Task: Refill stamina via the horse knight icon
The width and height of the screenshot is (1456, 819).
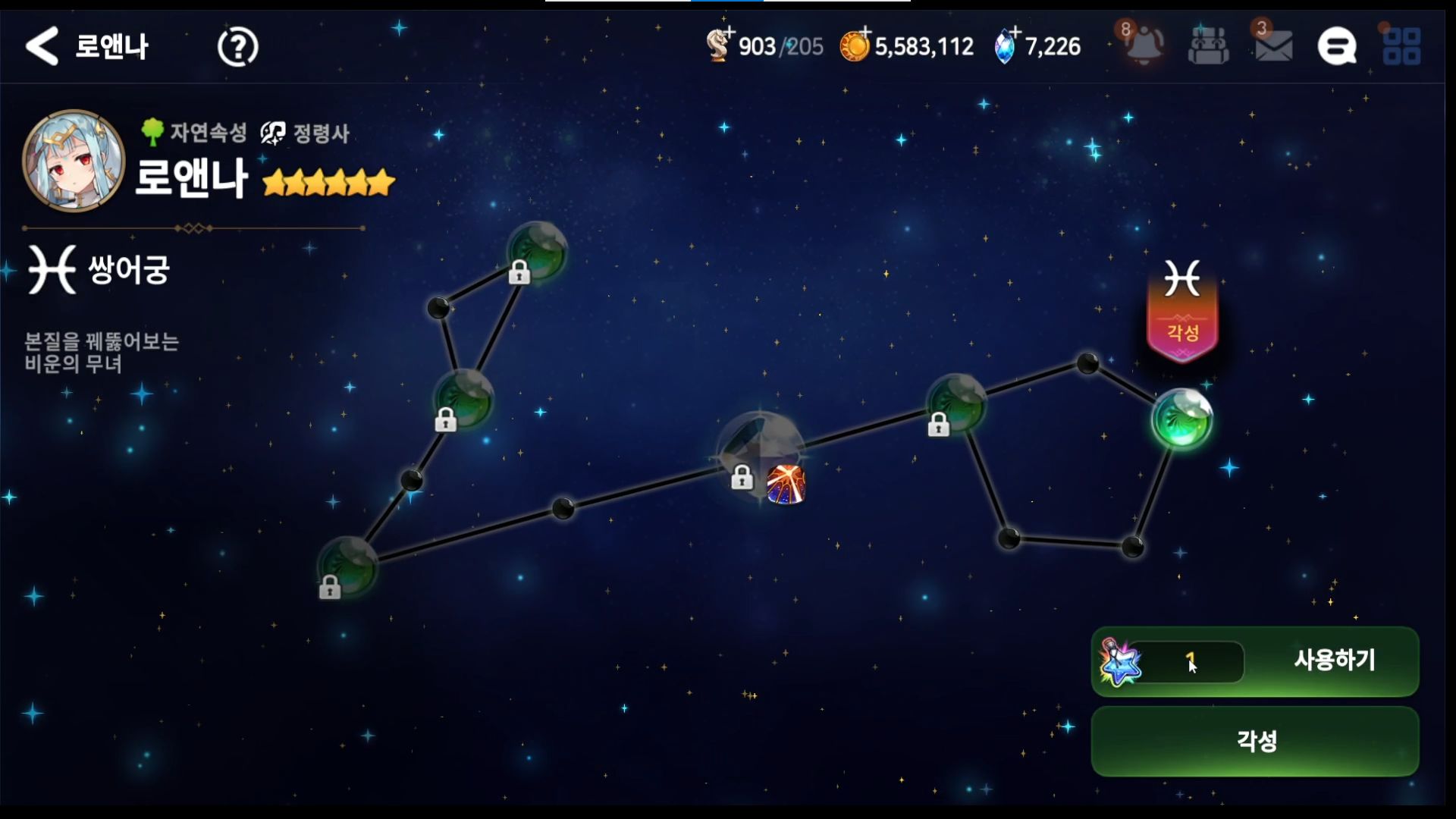Action: pos(718,45)
